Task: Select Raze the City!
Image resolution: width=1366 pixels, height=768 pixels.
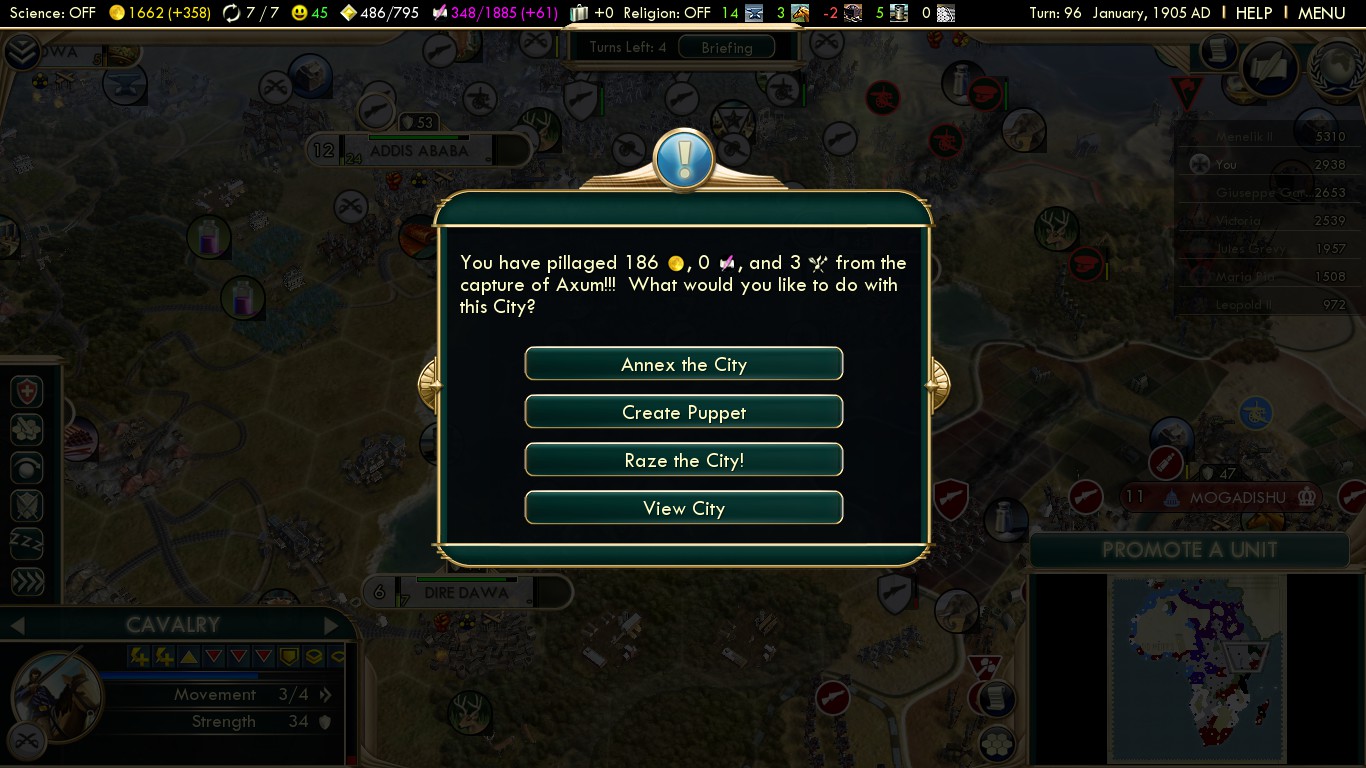Action: pos(684,460)
